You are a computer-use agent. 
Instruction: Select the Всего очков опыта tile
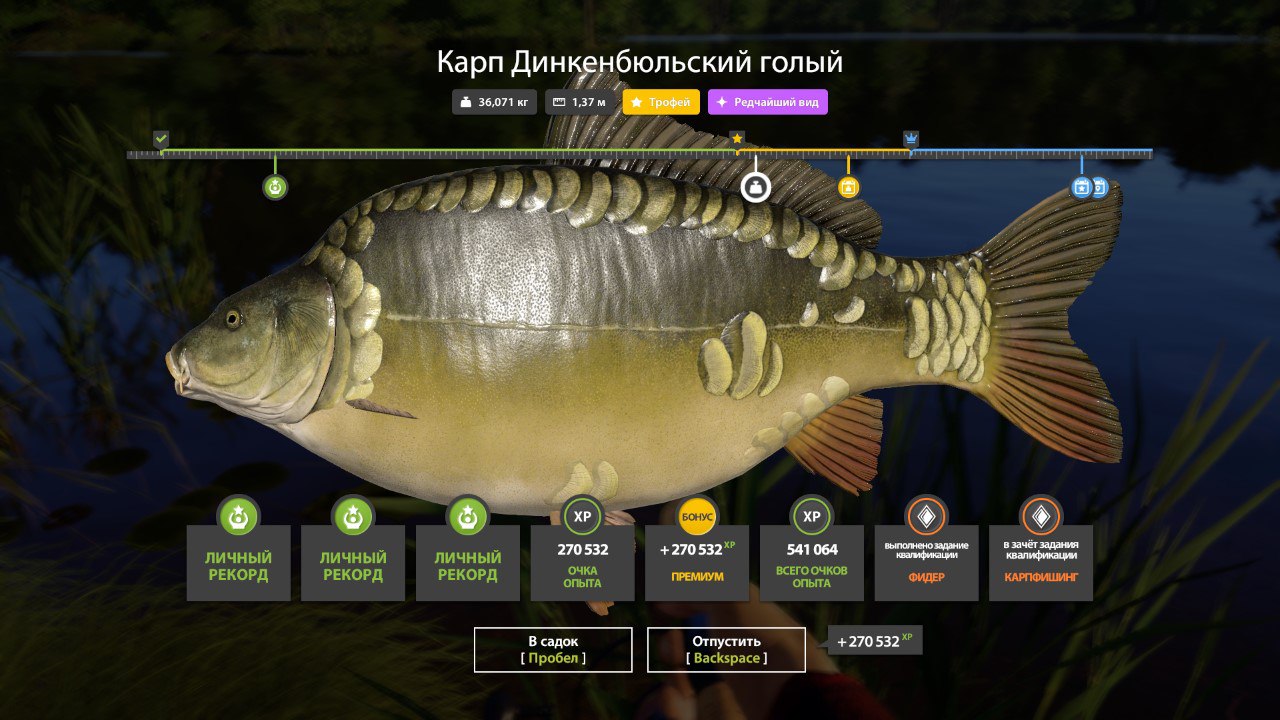point(812,562)
